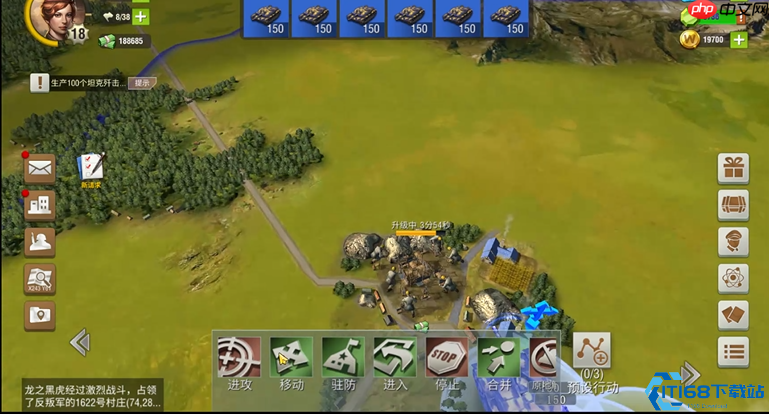The height and width of the screenshot is (414, 769).
Task: Open the atom research icon
Action: pyautogui.click(x=733, y=278)
